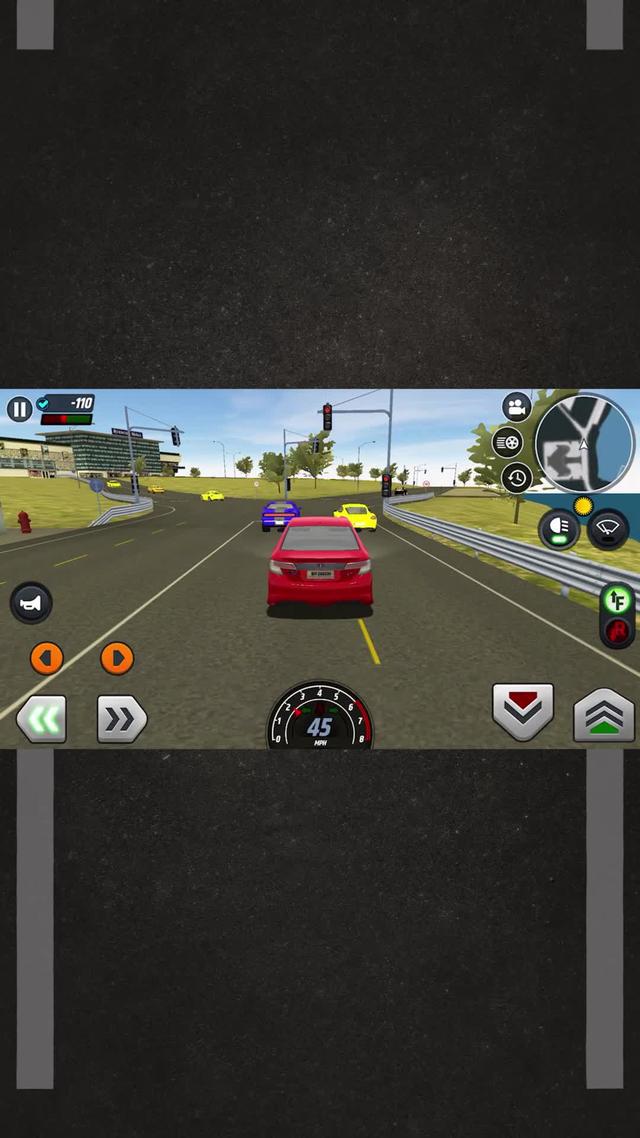Change the camera view
The width and height of the screenshot is (640, 1138).
tap(516, 407)
